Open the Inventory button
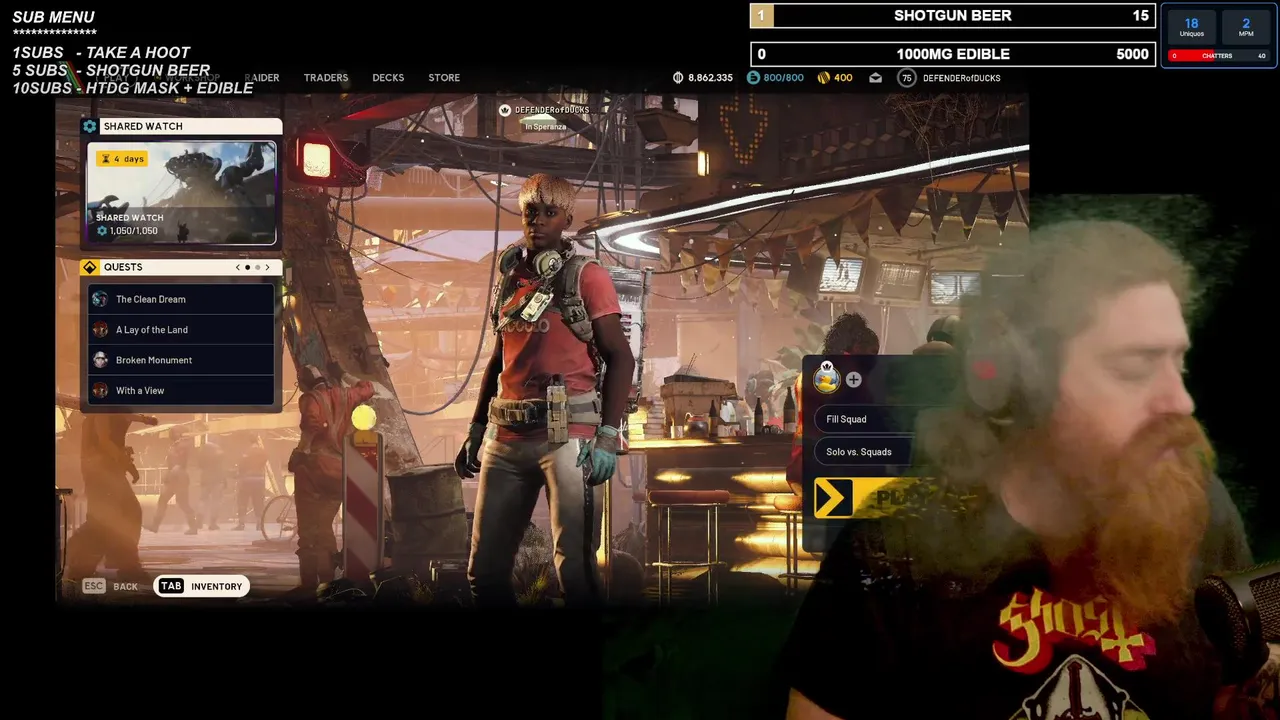The width and height of the screenshot is (1280, 720). (x=202, y=586)
